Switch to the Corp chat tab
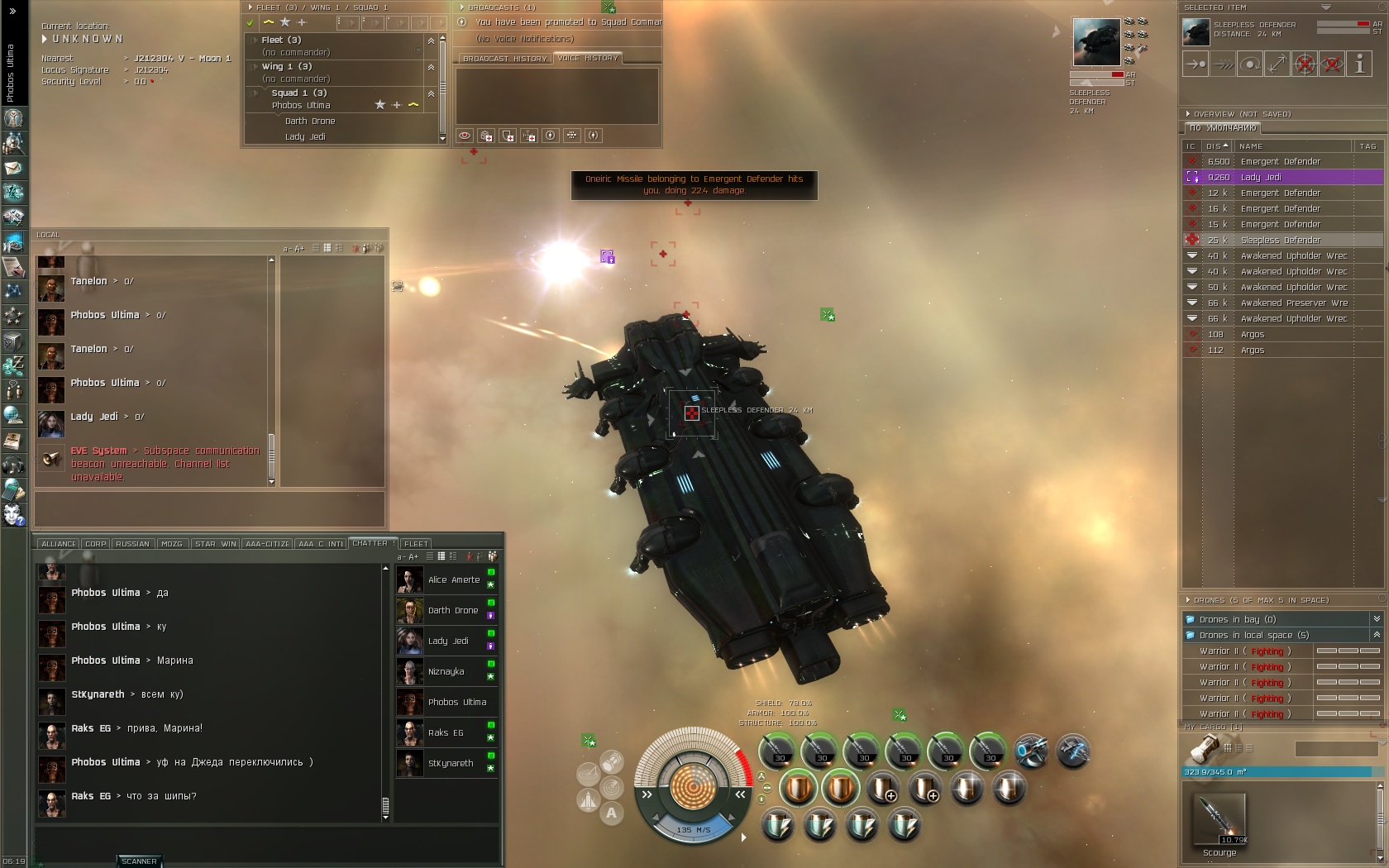1389x868 pixels. click(x=96, y=544)
